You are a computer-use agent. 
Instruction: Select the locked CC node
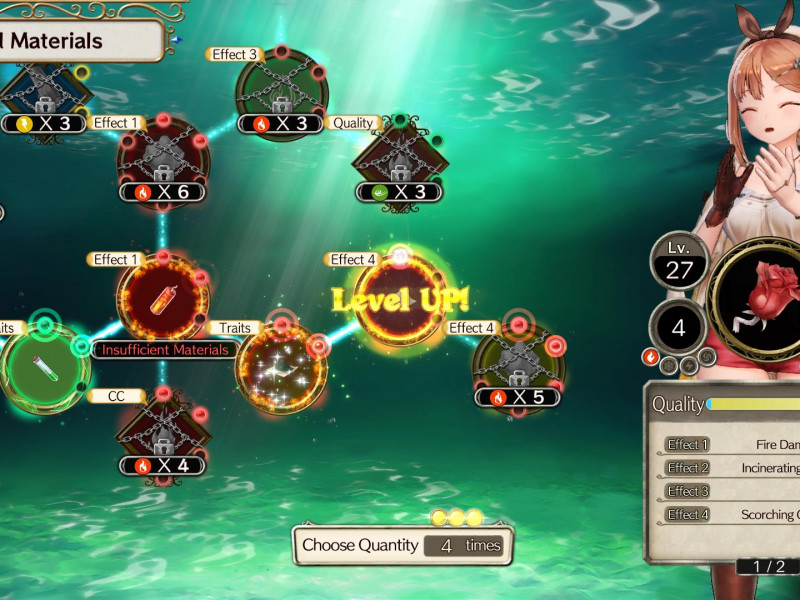162,433
